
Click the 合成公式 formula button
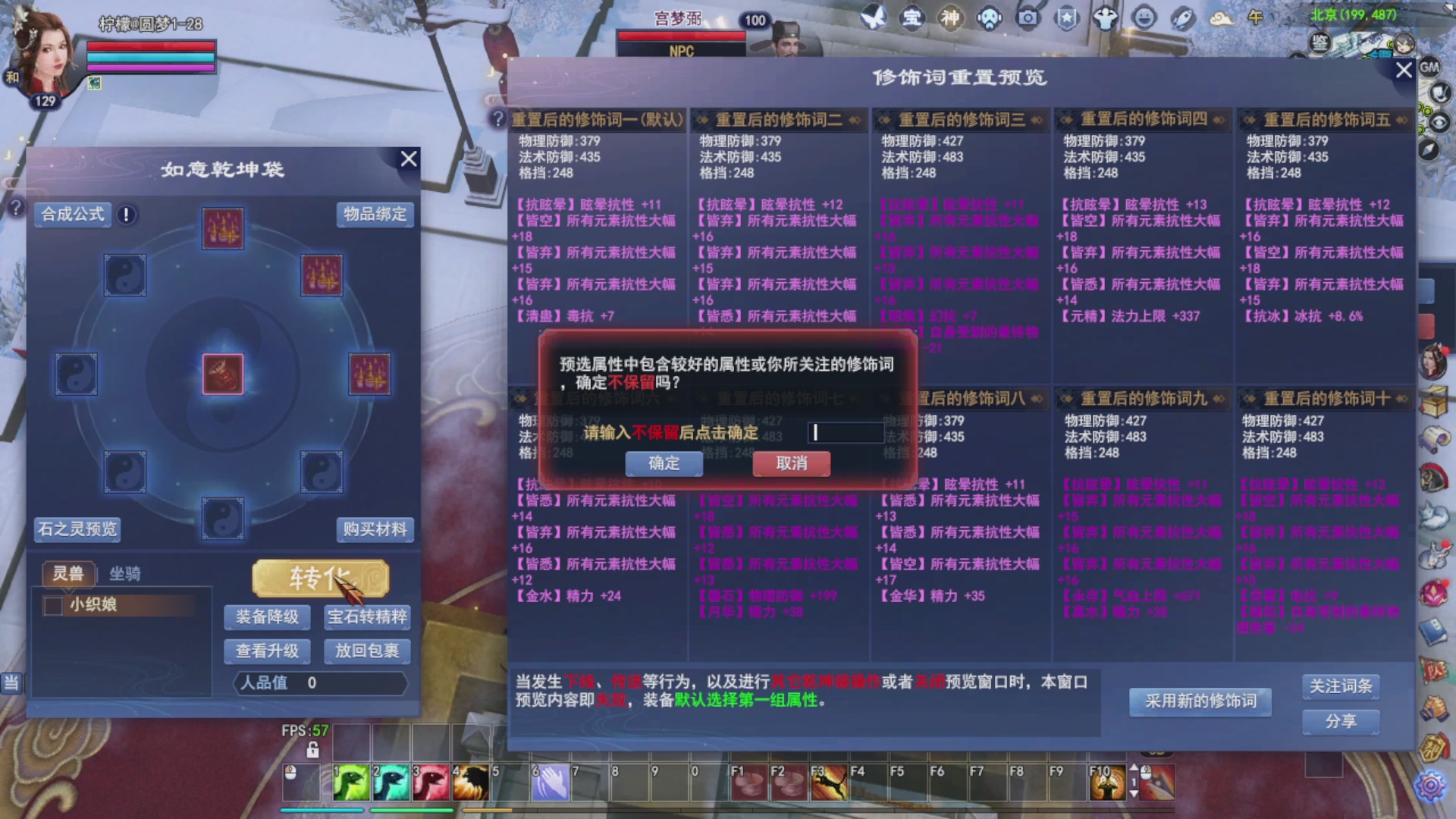point(71,215)
